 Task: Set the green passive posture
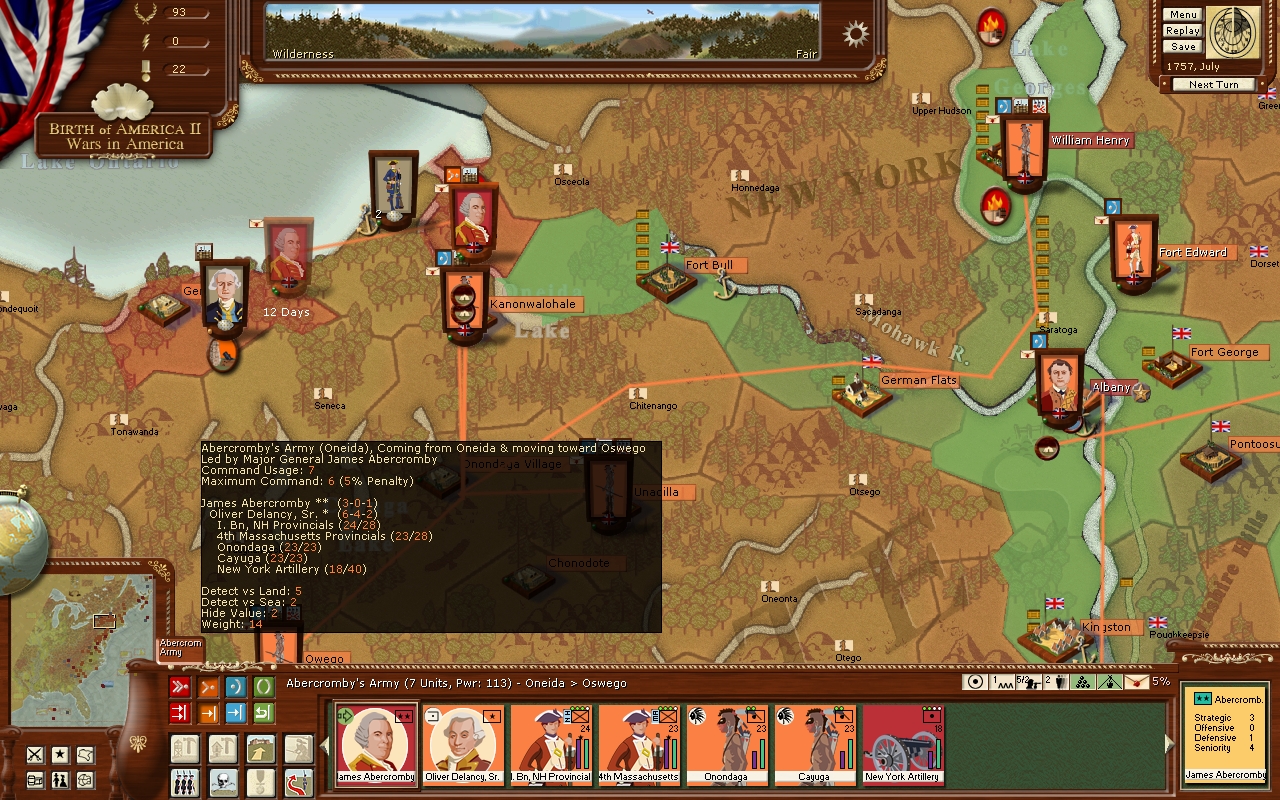pyautogui.click(x=264, y=687)
